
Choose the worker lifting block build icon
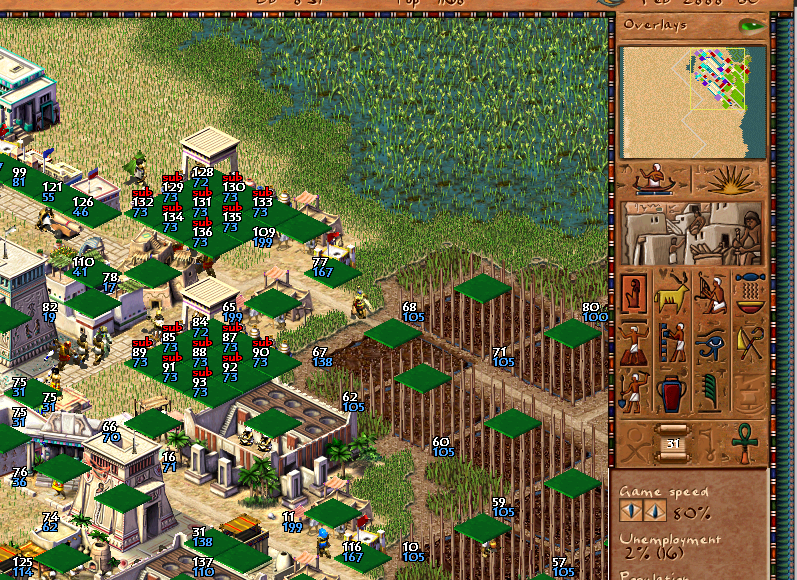click(x=634, y=343)
